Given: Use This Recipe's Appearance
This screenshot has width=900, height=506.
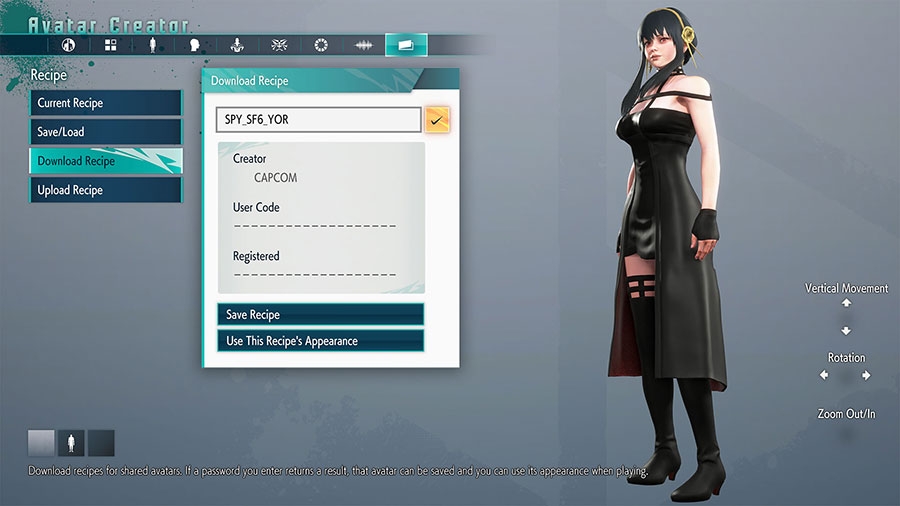Looking at the screenshot, I should (320, 341).
